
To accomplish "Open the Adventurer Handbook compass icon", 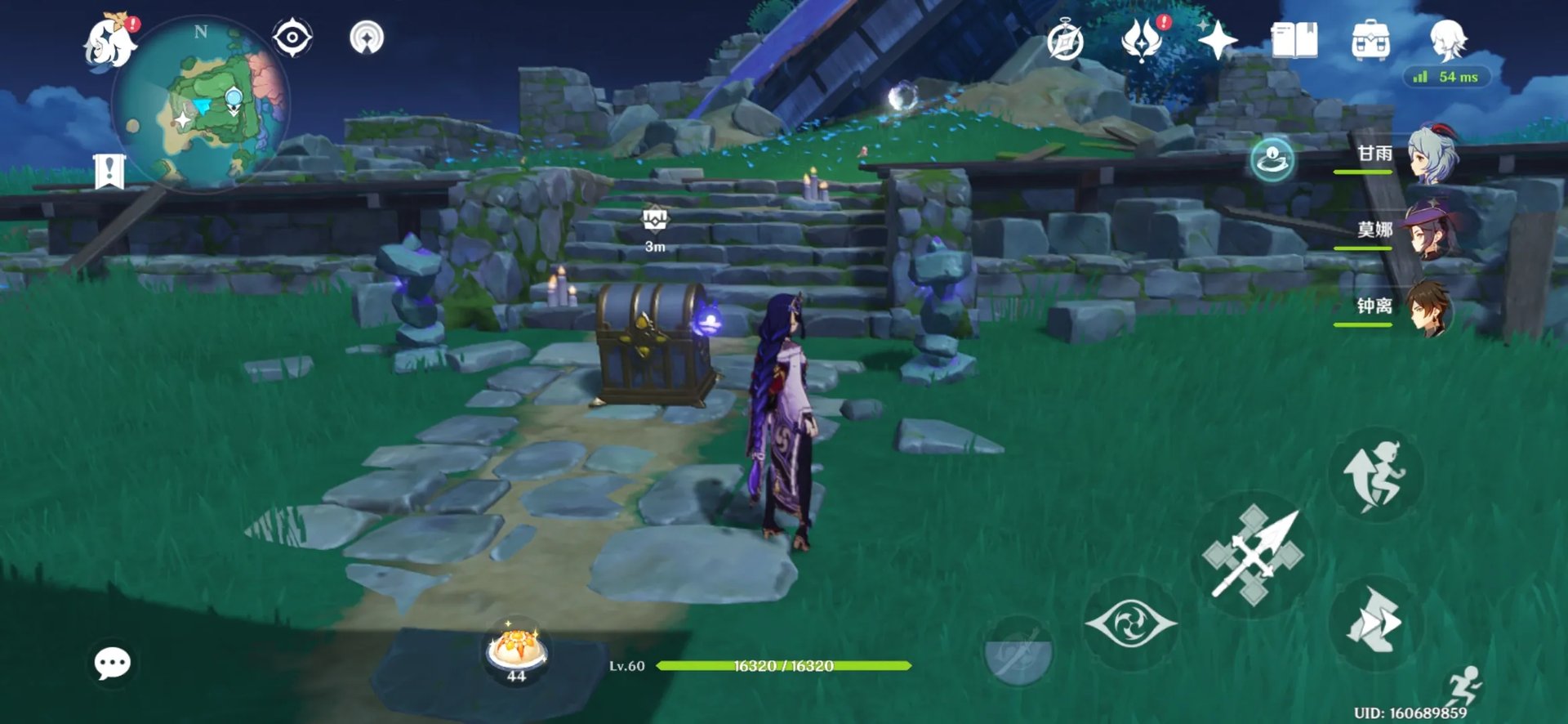I will point(1065,41).
